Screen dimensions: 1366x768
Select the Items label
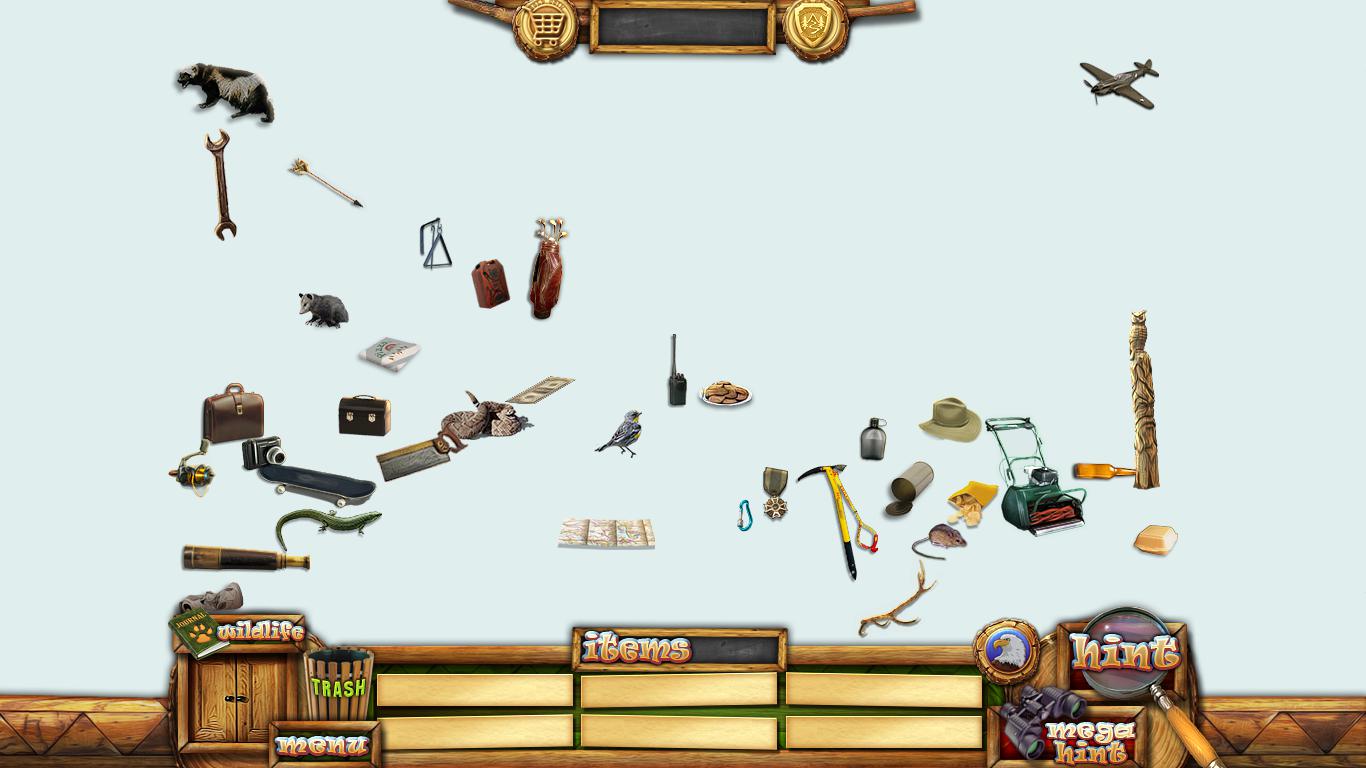(x=636, y=650)
